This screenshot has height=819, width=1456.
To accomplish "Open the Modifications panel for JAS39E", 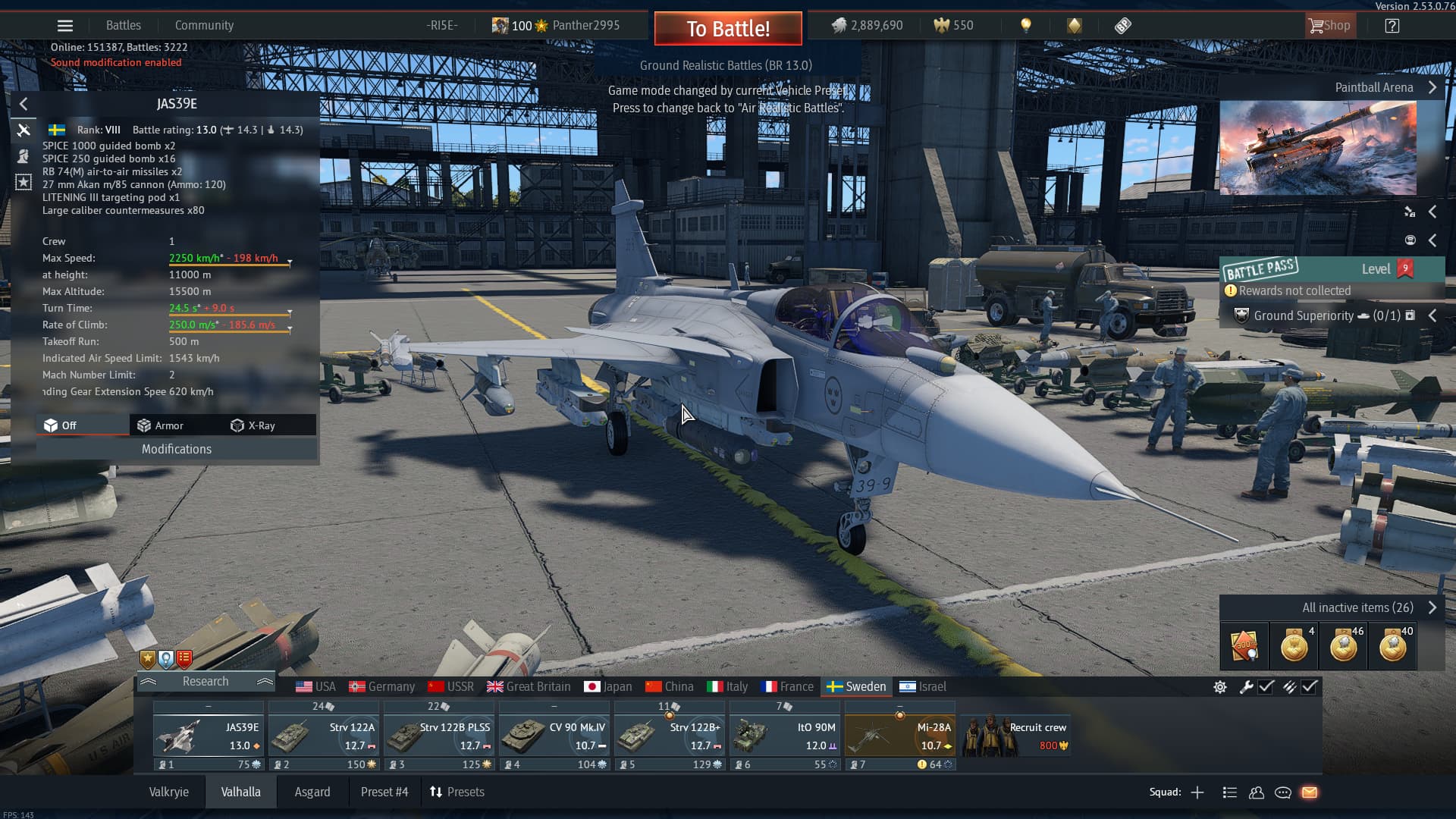I will pyautogui.click(x=176, y=449).
